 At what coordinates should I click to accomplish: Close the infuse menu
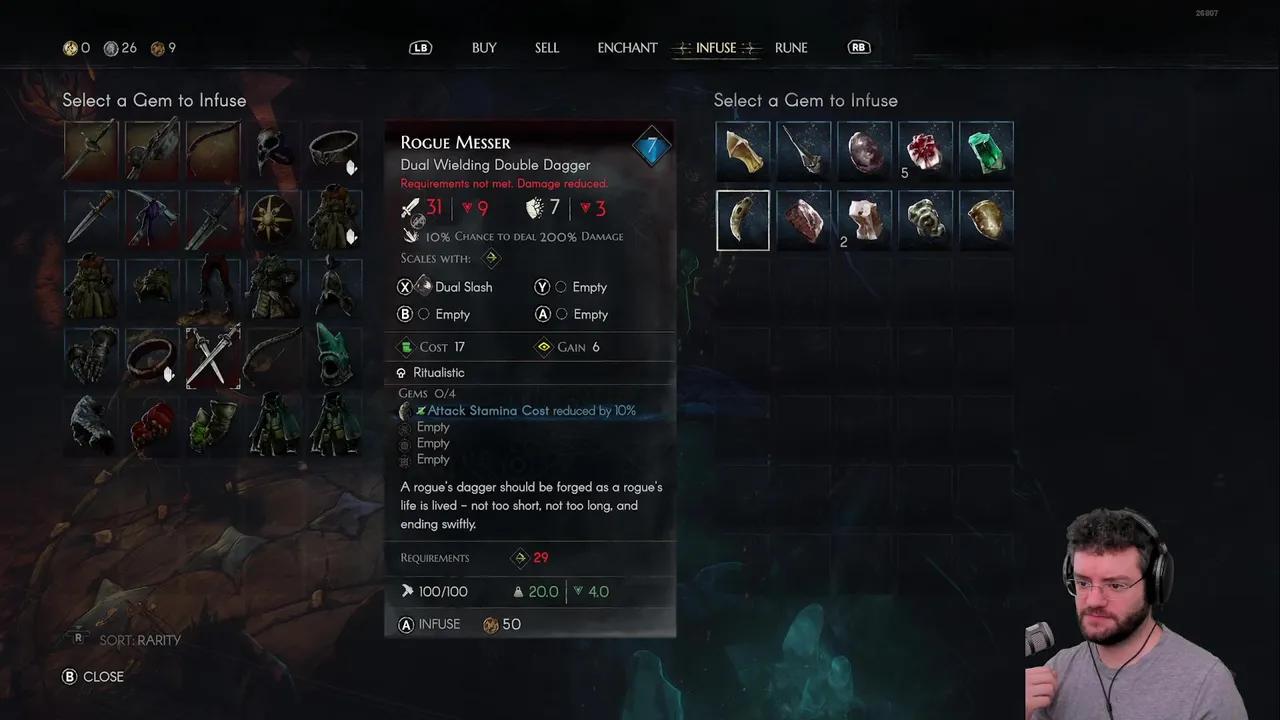94,677
